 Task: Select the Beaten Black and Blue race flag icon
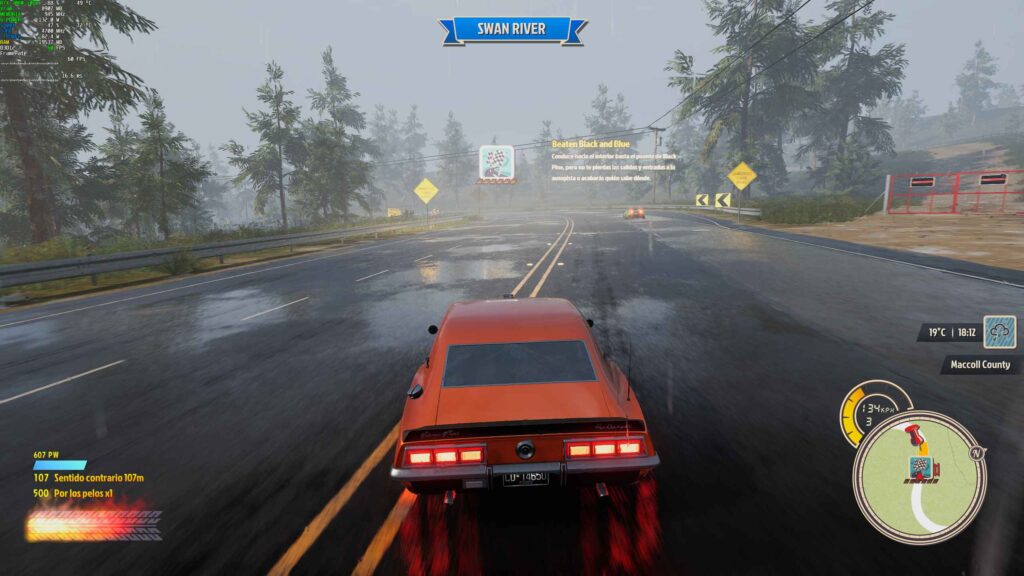pyautogui.click(x=496, y=162)
